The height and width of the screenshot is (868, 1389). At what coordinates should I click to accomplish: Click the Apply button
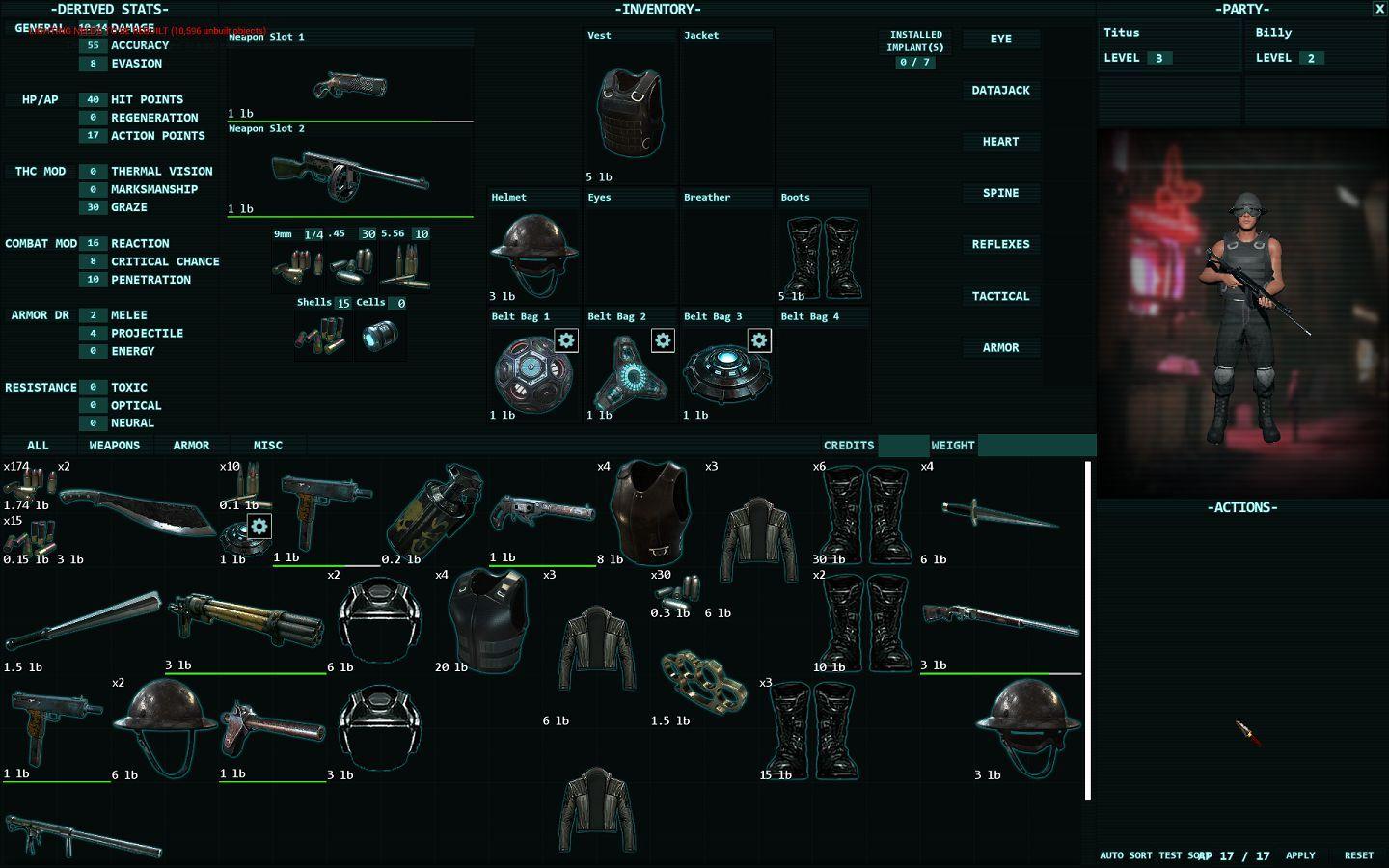pyautogui.click(x=1300, y=855)
